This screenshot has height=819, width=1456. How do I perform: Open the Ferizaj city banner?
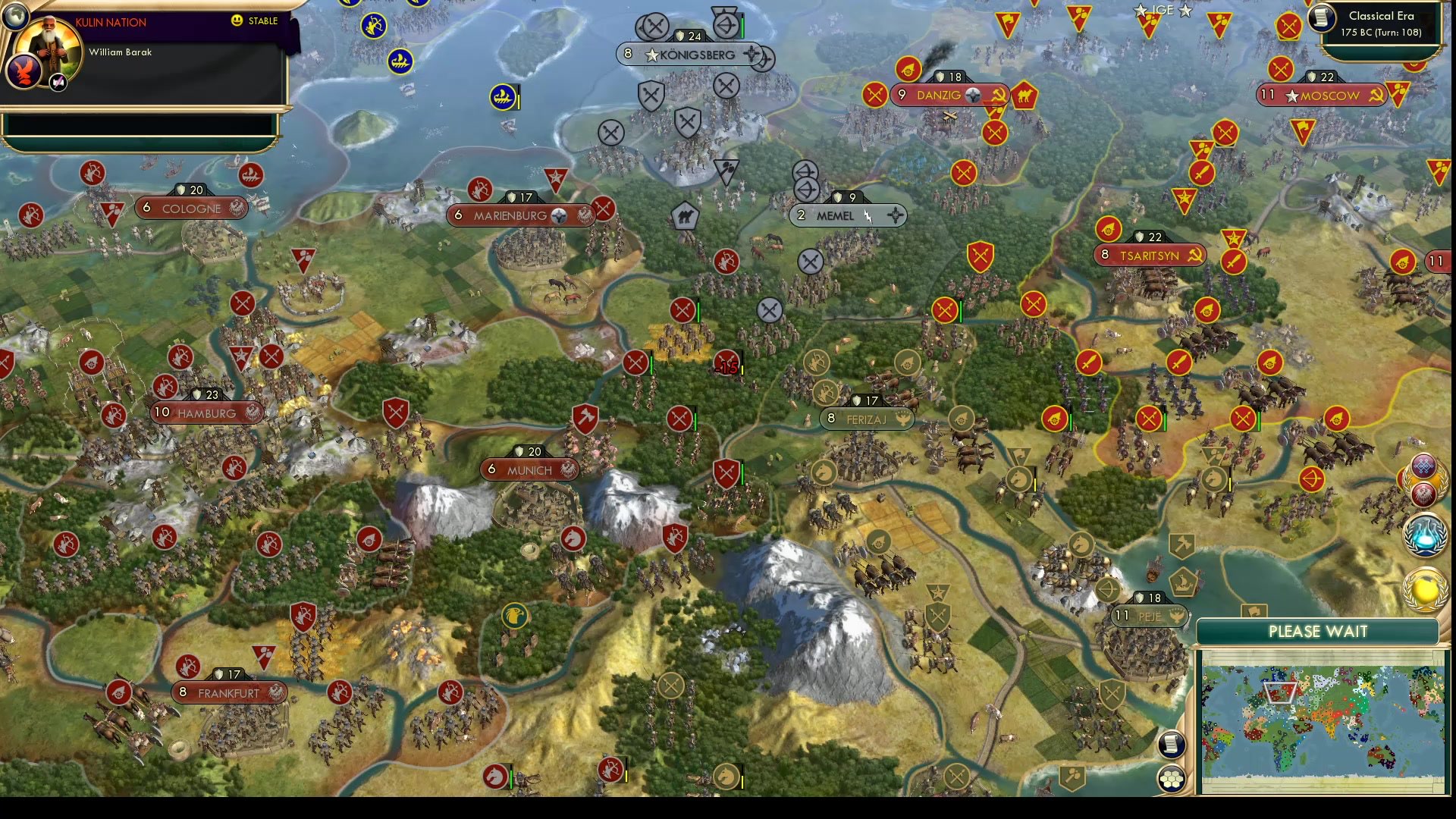click(x=866, y=418)
